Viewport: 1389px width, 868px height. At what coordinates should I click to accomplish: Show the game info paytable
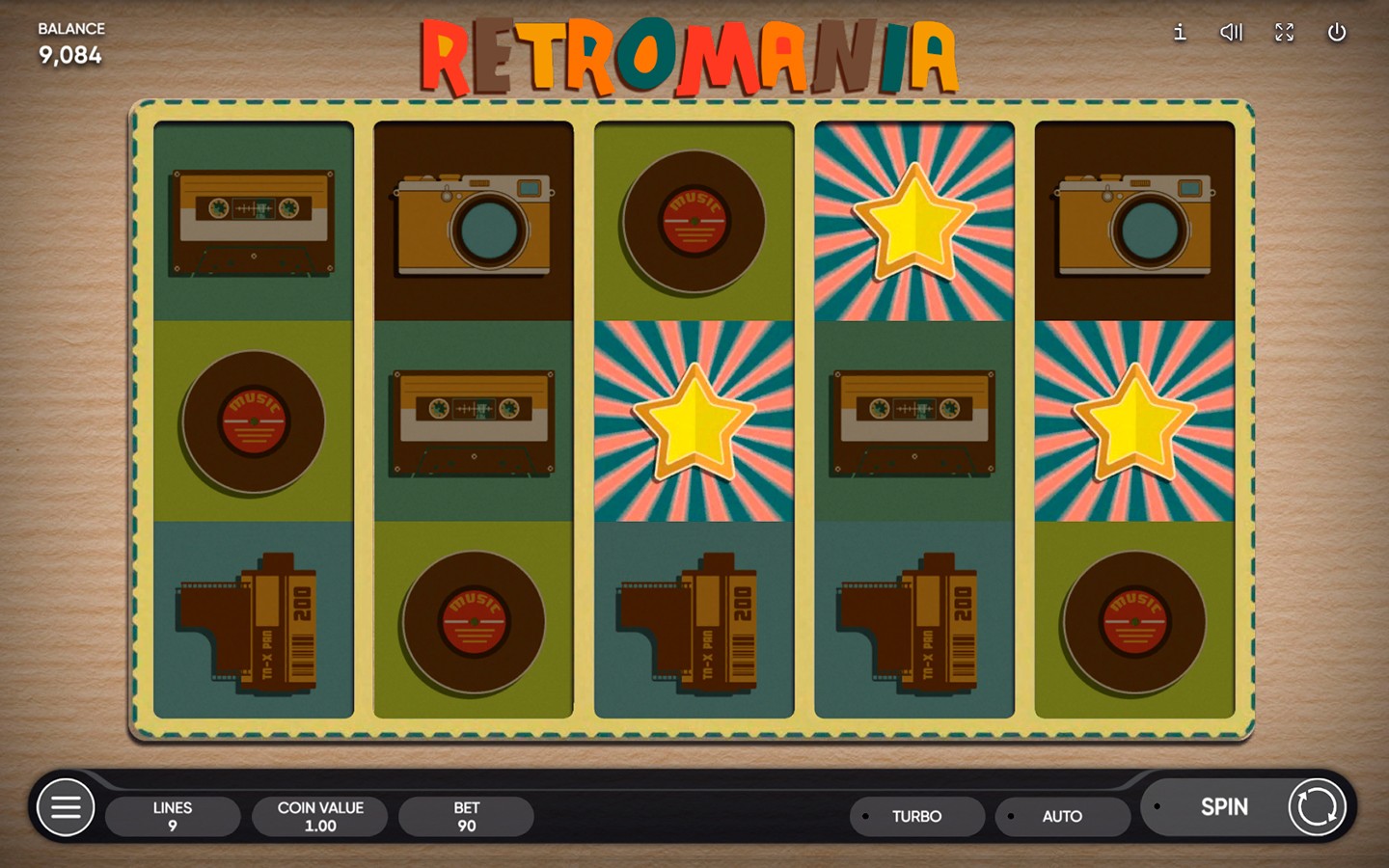[1179, 33]
